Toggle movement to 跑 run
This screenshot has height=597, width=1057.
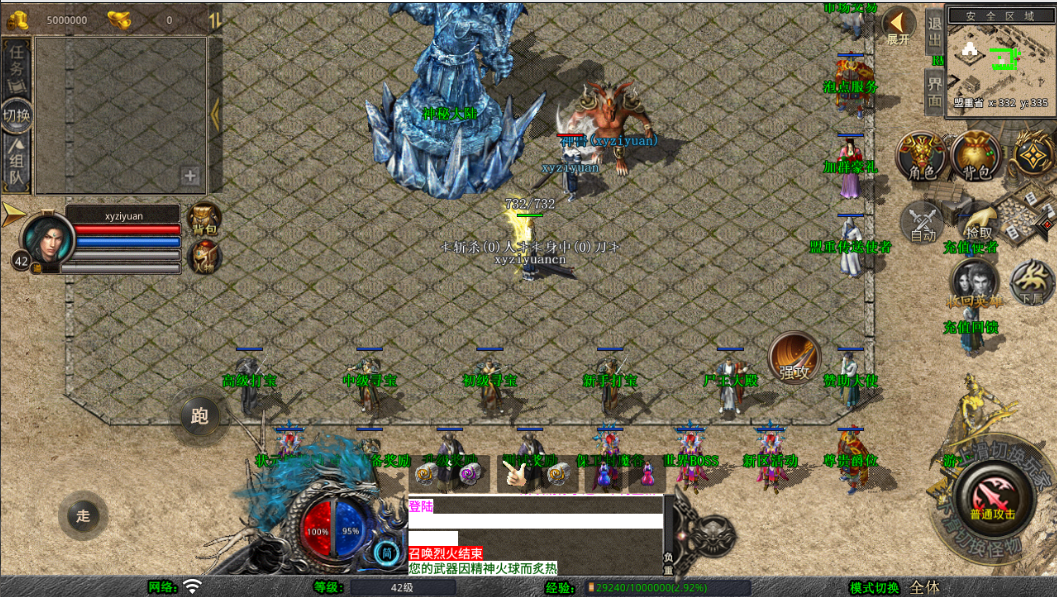click(x=199, y=416)
